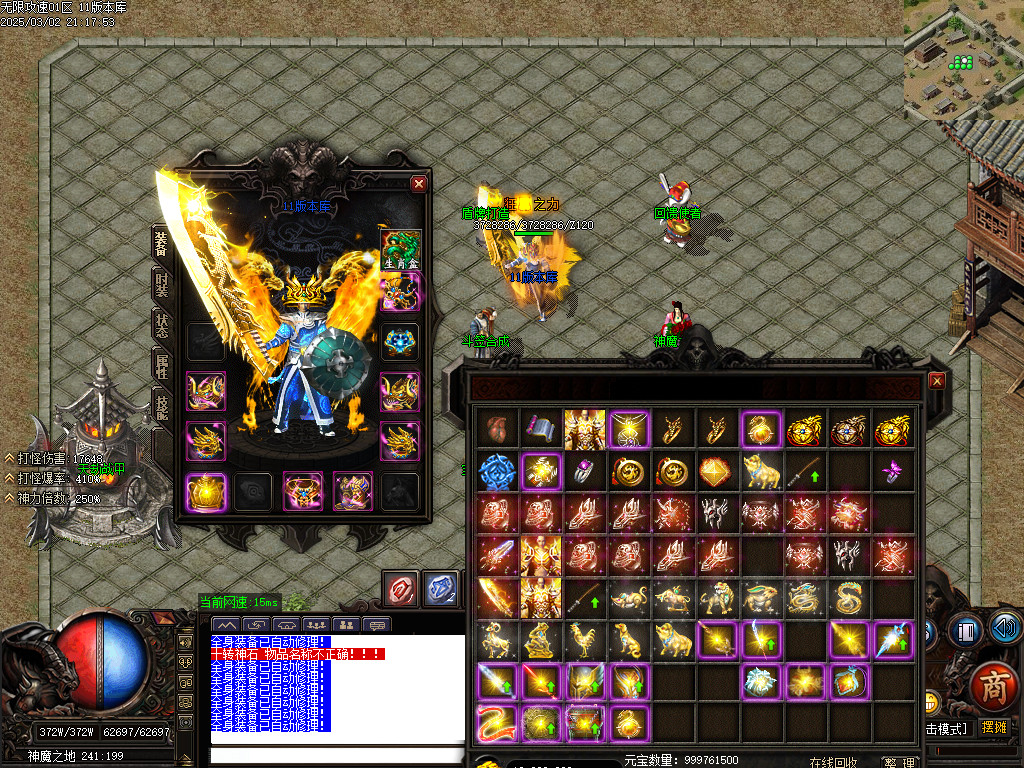The image size is (1024, 768).
Task: Select the red heart item in the bag
Action: [x=497, y=428]
